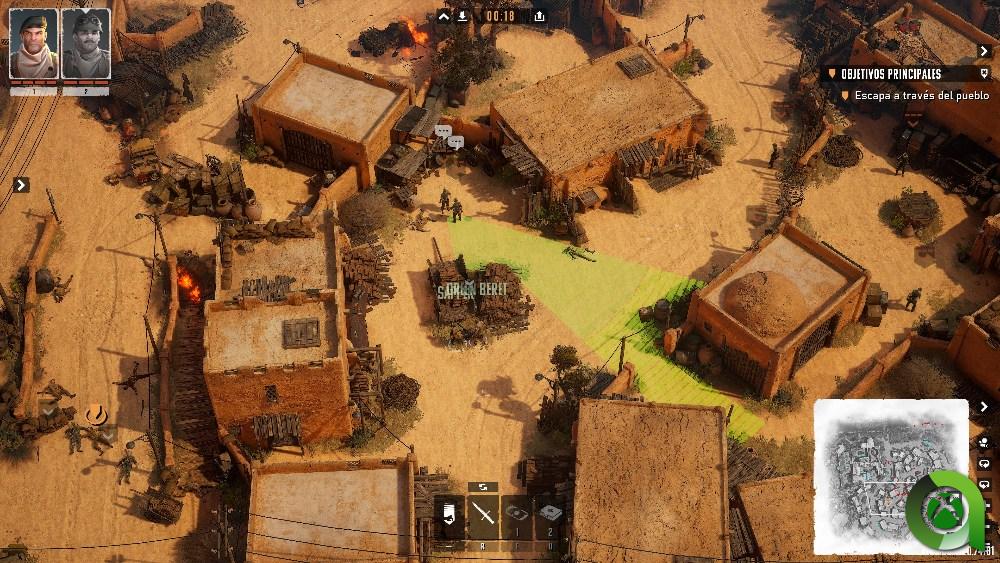Select the crouch stance shield icon
The height and width of the screenshot is (563, 1000).
tap(450, 515)
